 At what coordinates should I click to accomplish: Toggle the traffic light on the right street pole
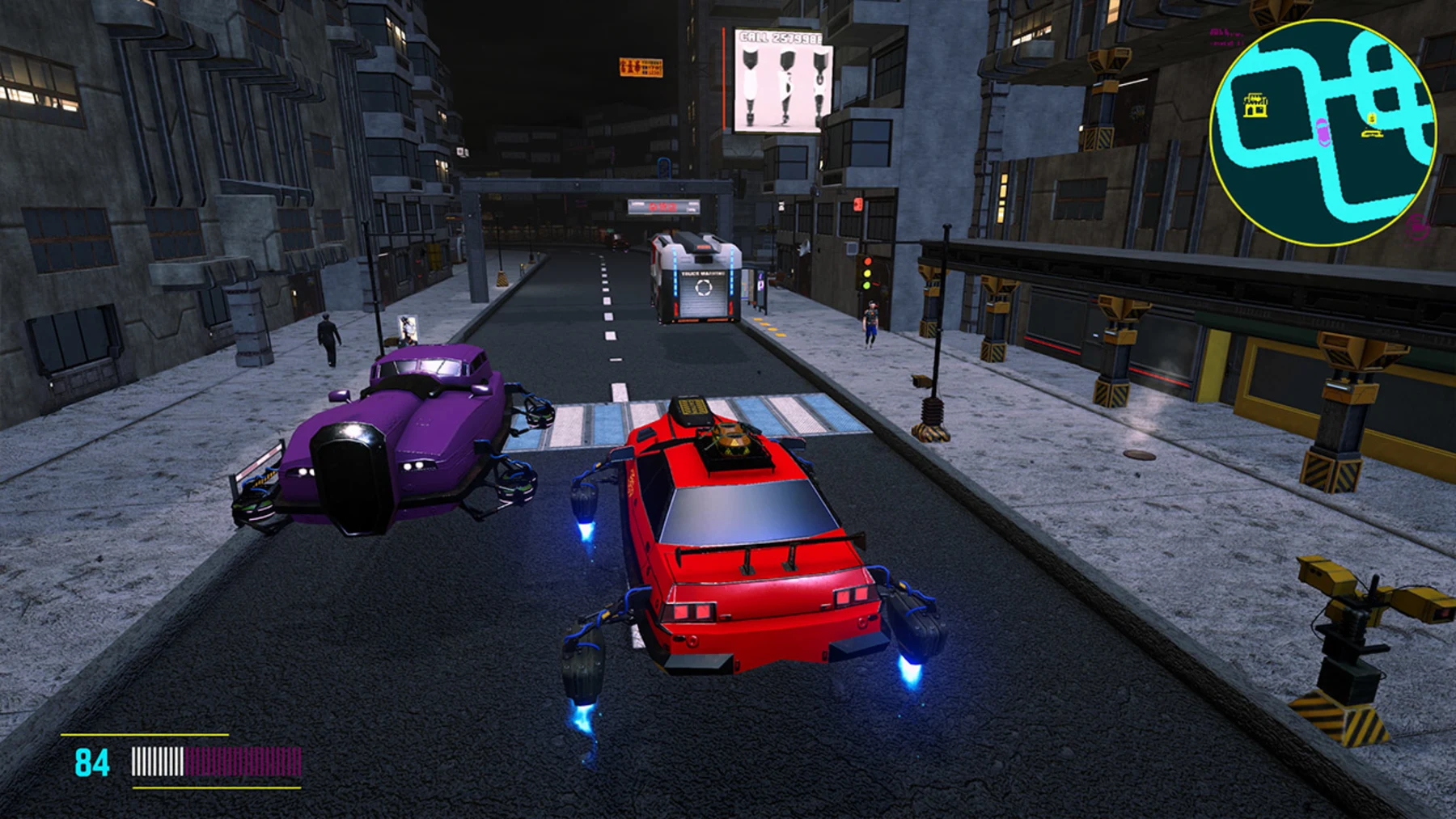coord(867,273)
